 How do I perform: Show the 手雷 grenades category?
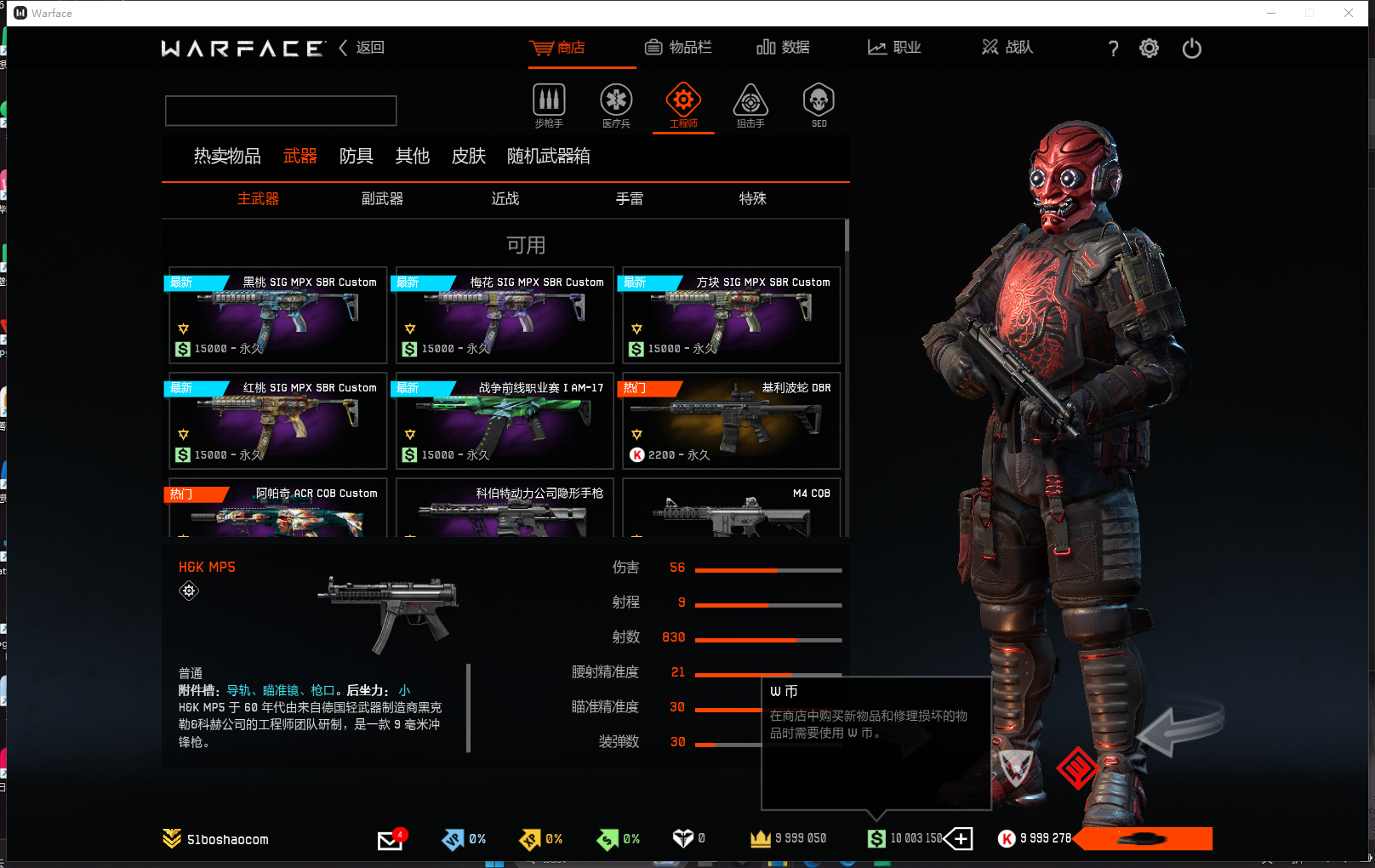[x=630, y=199]
